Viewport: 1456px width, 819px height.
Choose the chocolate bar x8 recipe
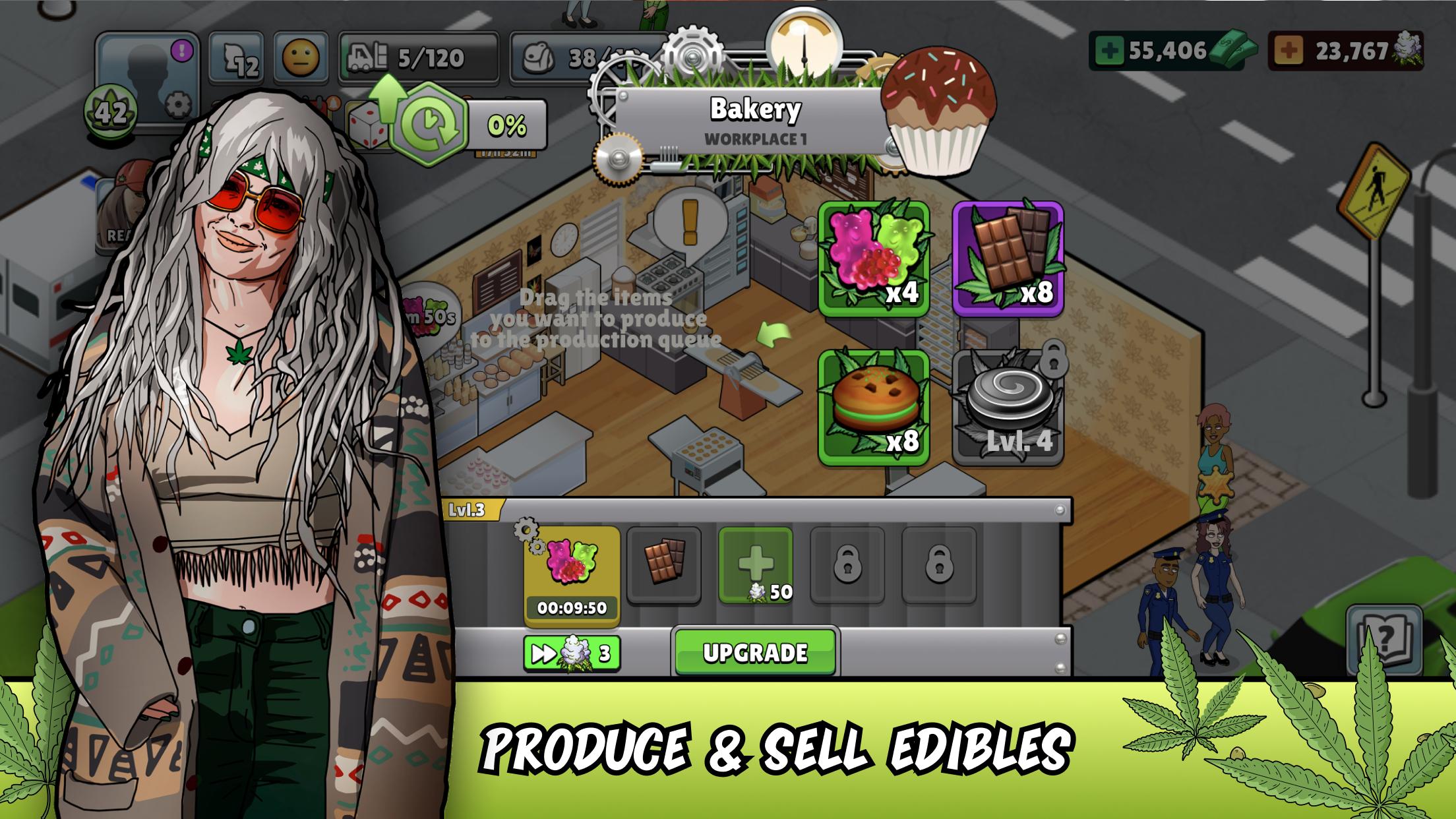pyautogui.click(x=1008, y=259)
